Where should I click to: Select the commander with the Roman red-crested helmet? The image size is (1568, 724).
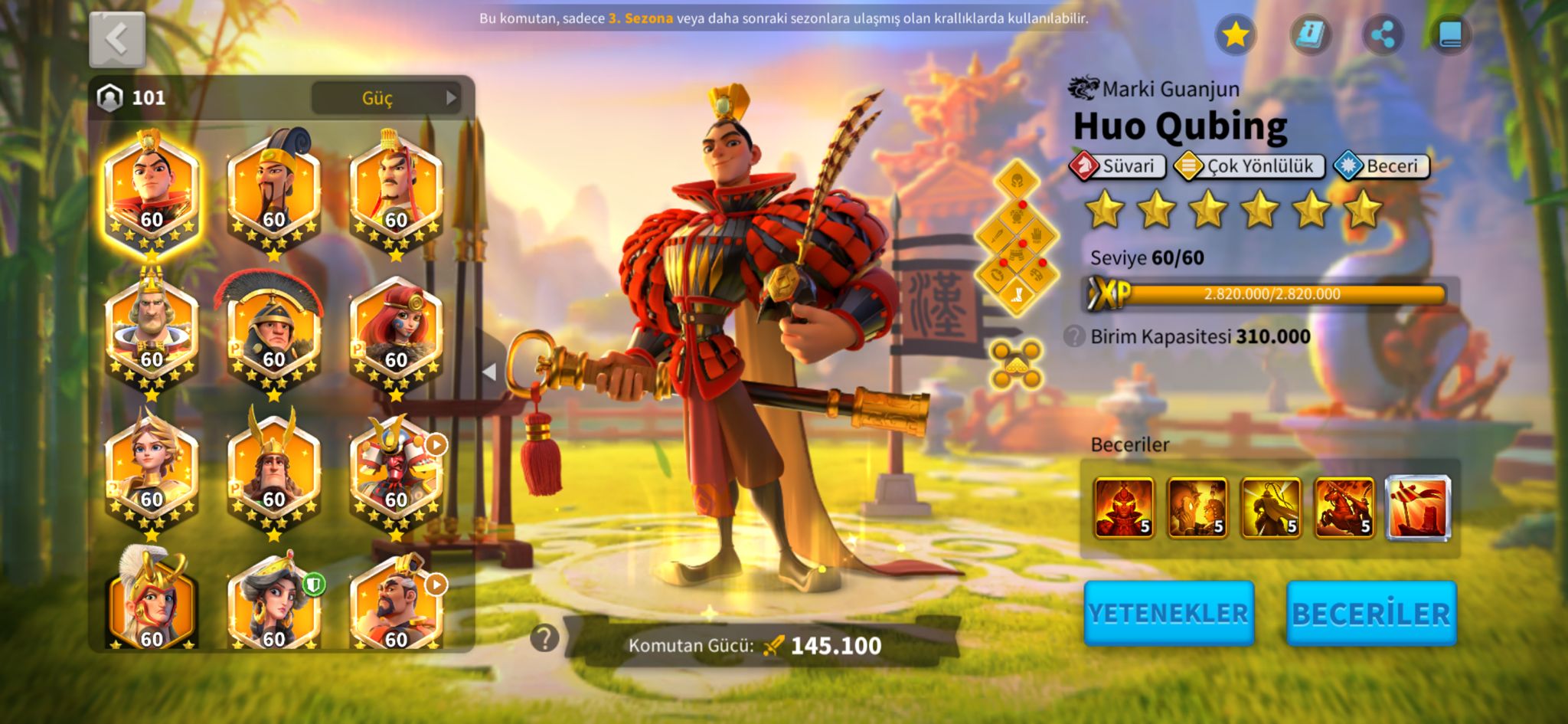click(273, 331)
